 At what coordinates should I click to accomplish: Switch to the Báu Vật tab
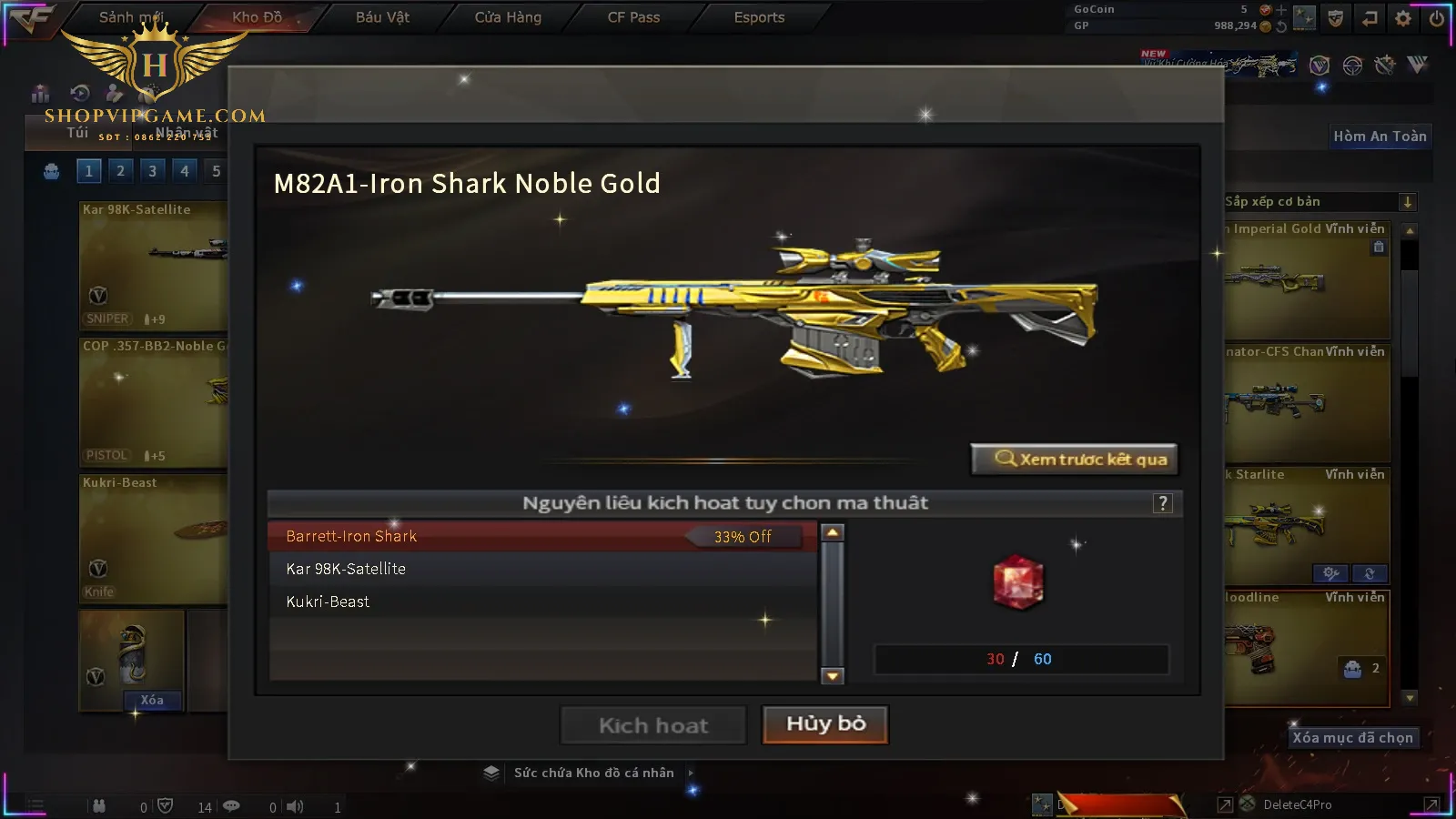382,17
